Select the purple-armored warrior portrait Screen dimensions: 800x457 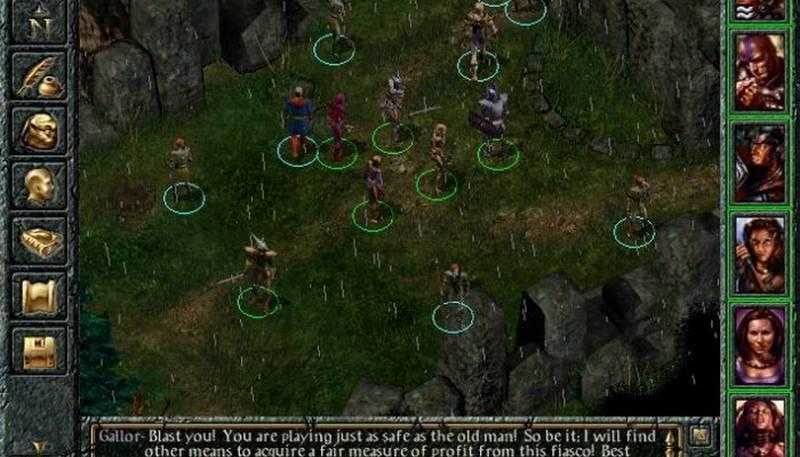(x=760, y=71)
